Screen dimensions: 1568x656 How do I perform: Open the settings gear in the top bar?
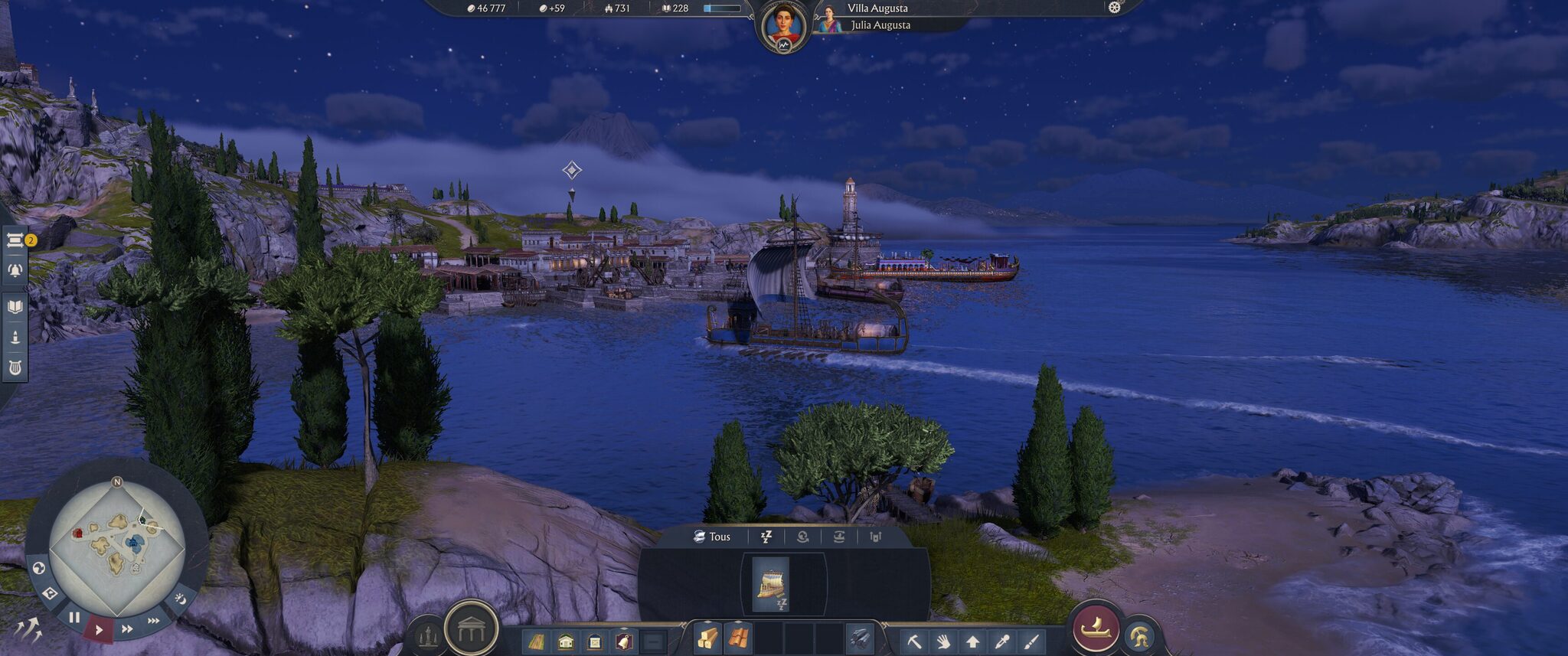1115,8
